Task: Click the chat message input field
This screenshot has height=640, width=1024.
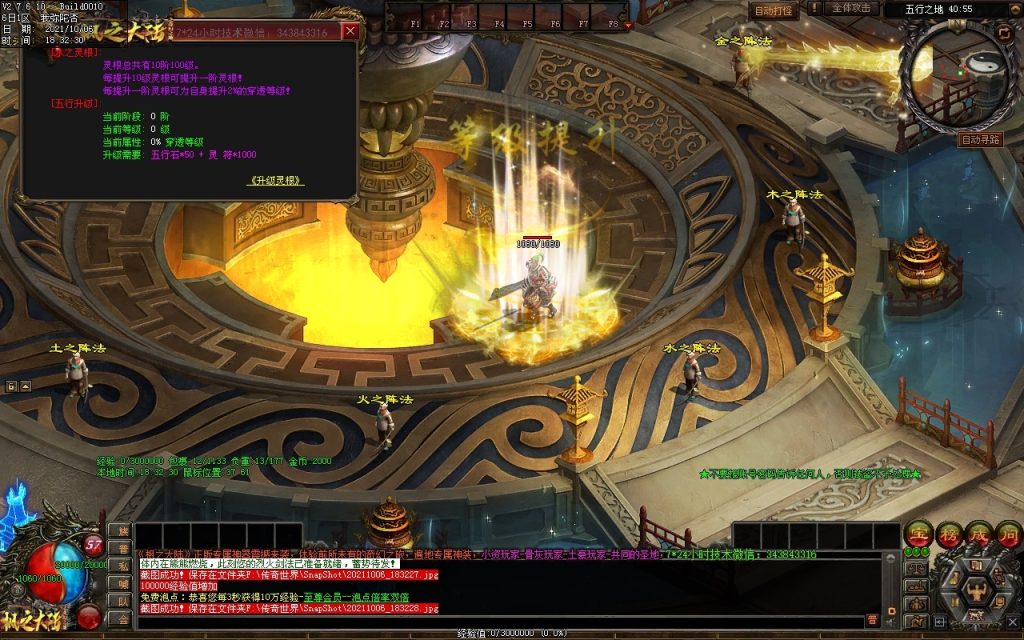Action: point(500,621)
